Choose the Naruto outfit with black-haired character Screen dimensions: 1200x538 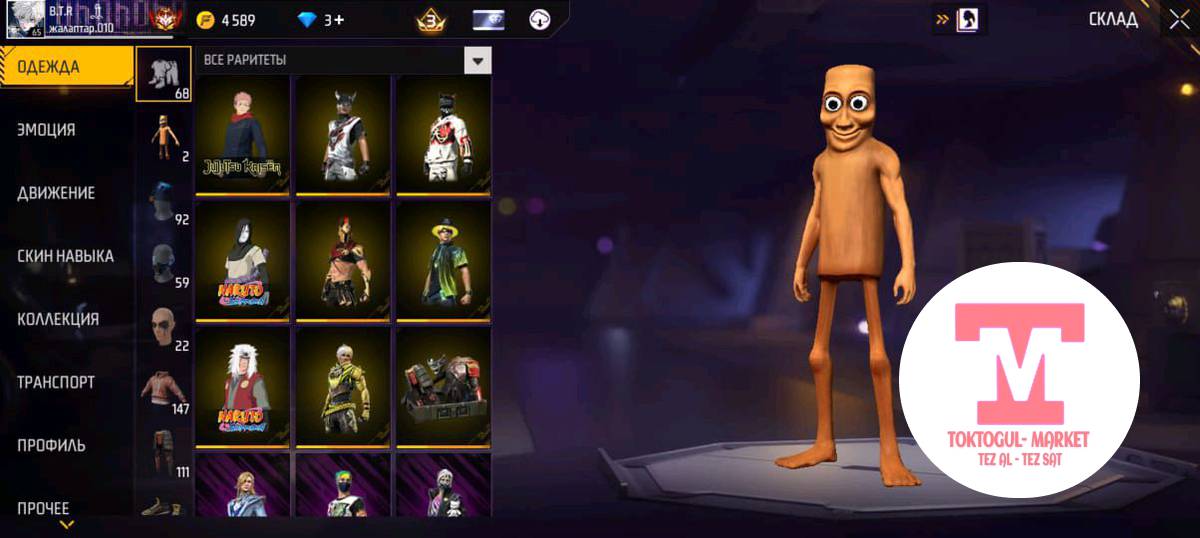(243, 260)
